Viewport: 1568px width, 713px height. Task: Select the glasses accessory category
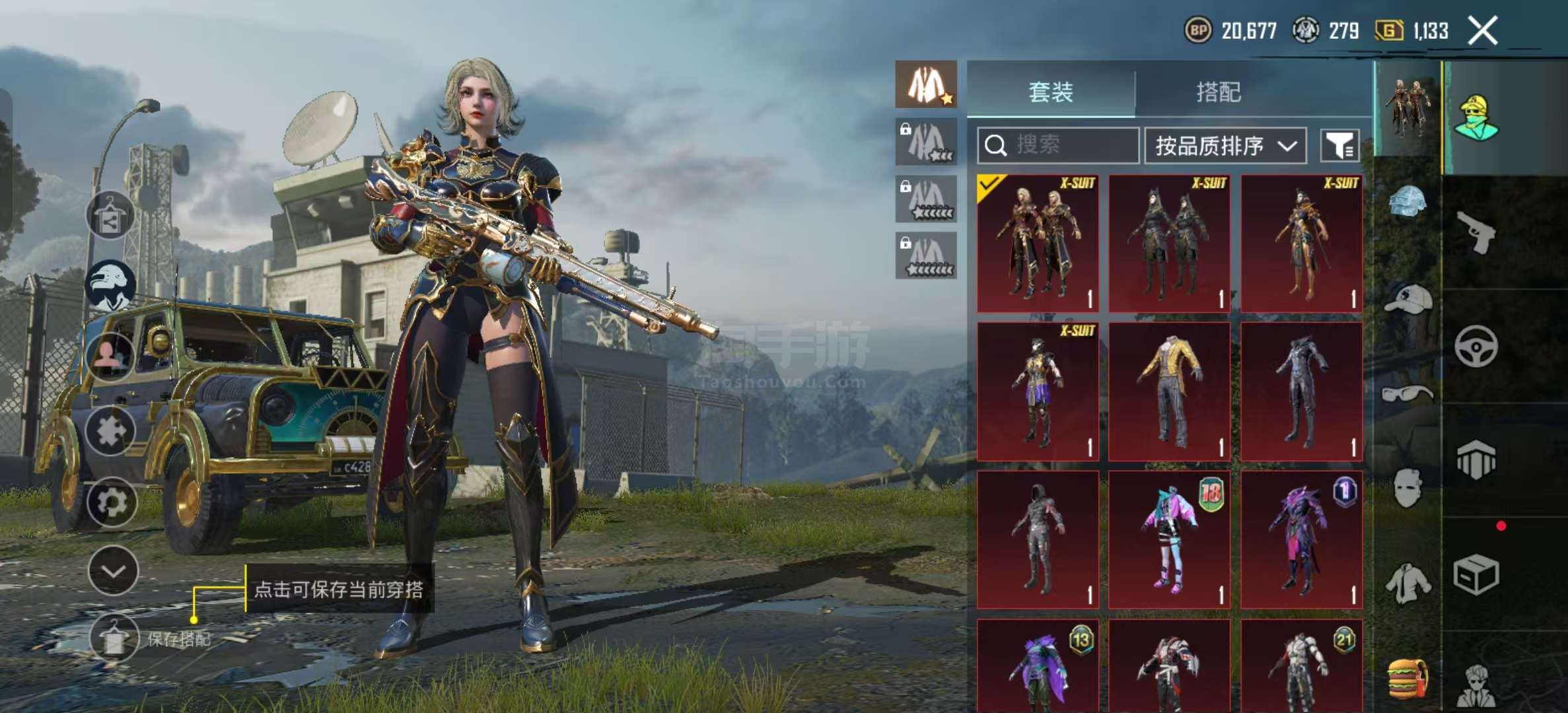pos(1408,394)
